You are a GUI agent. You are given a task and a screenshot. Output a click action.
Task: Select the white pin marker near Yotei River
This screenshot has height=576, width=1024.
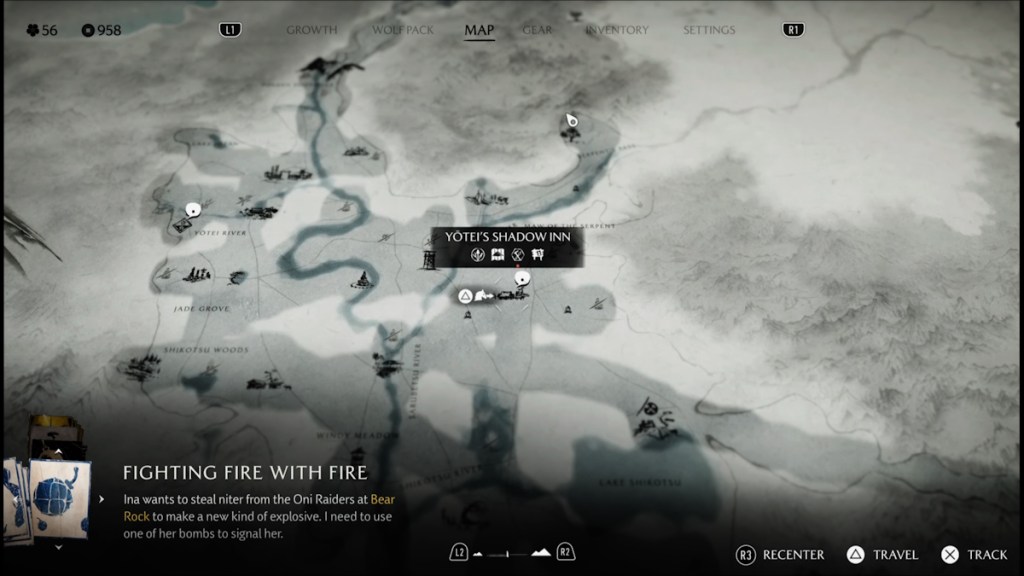click(x=193, y=210)
